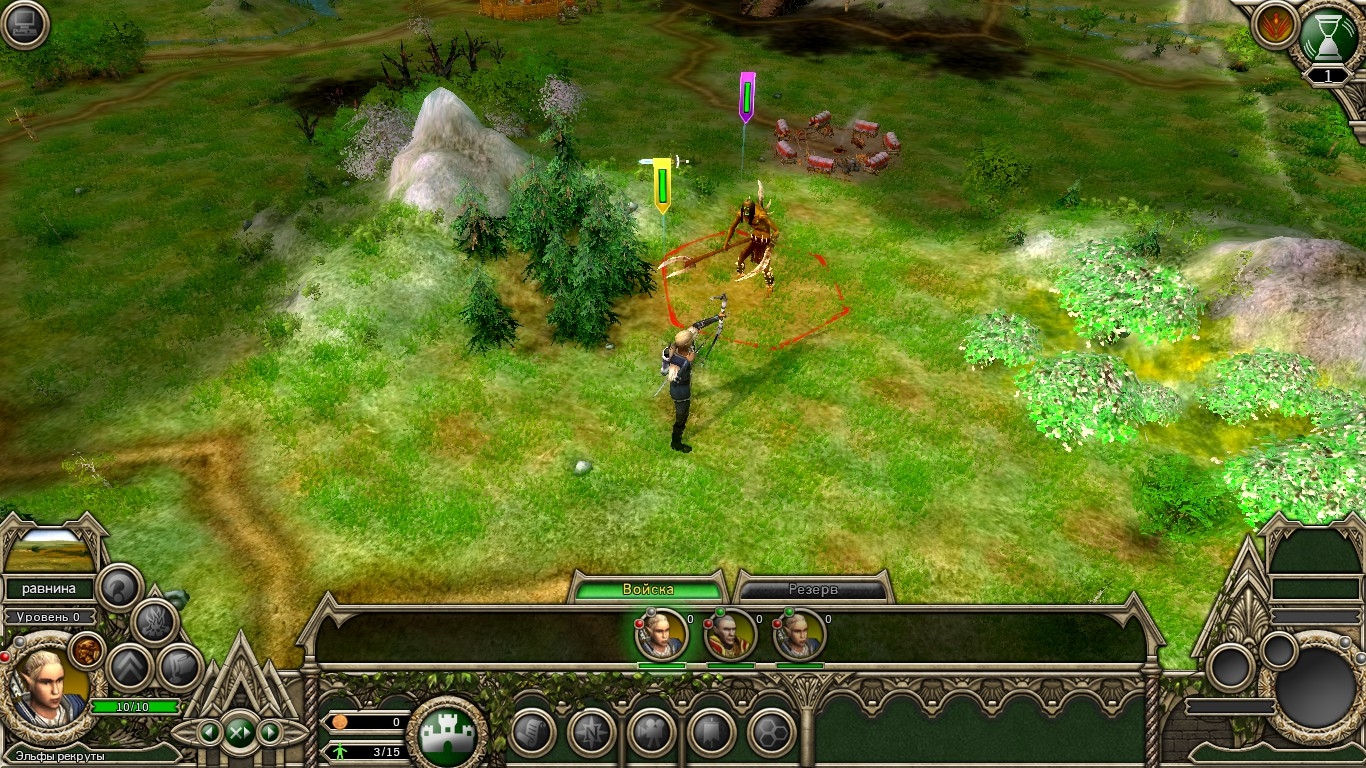Click the movie camera icon button
The height and width of the screenshot is (768, 1366).
tap(651, 732)
